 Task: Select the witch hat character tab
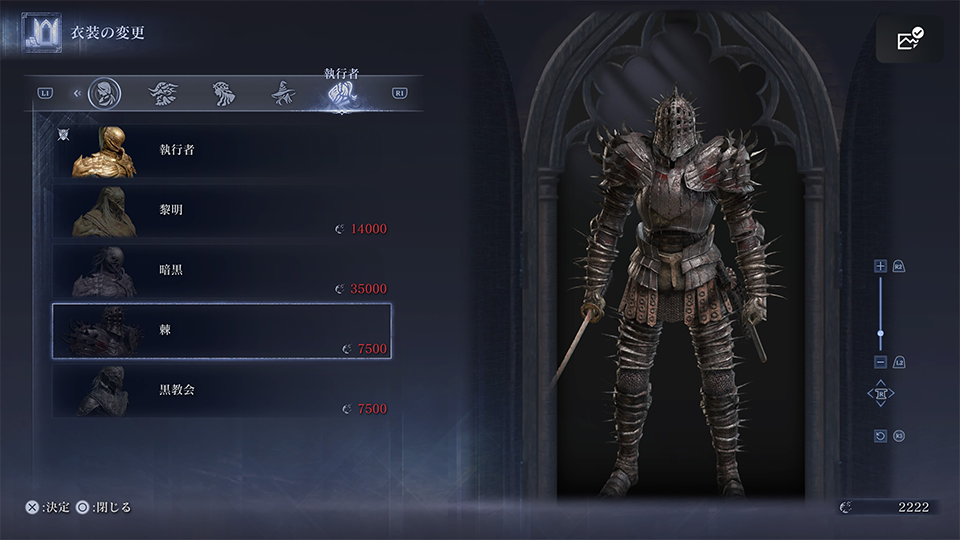[x=281, y=94]
